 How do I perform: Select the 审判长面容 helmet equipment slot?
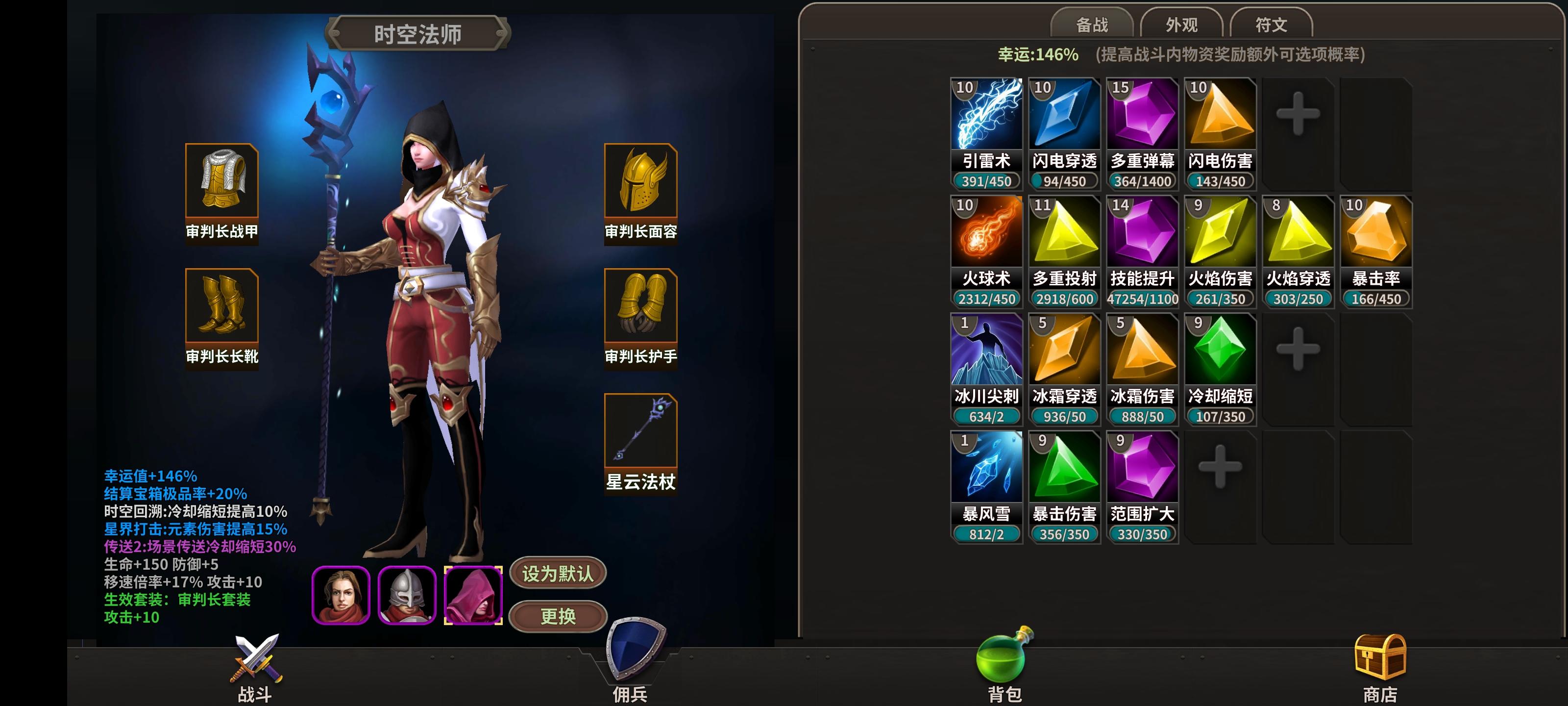pos(640,183)
